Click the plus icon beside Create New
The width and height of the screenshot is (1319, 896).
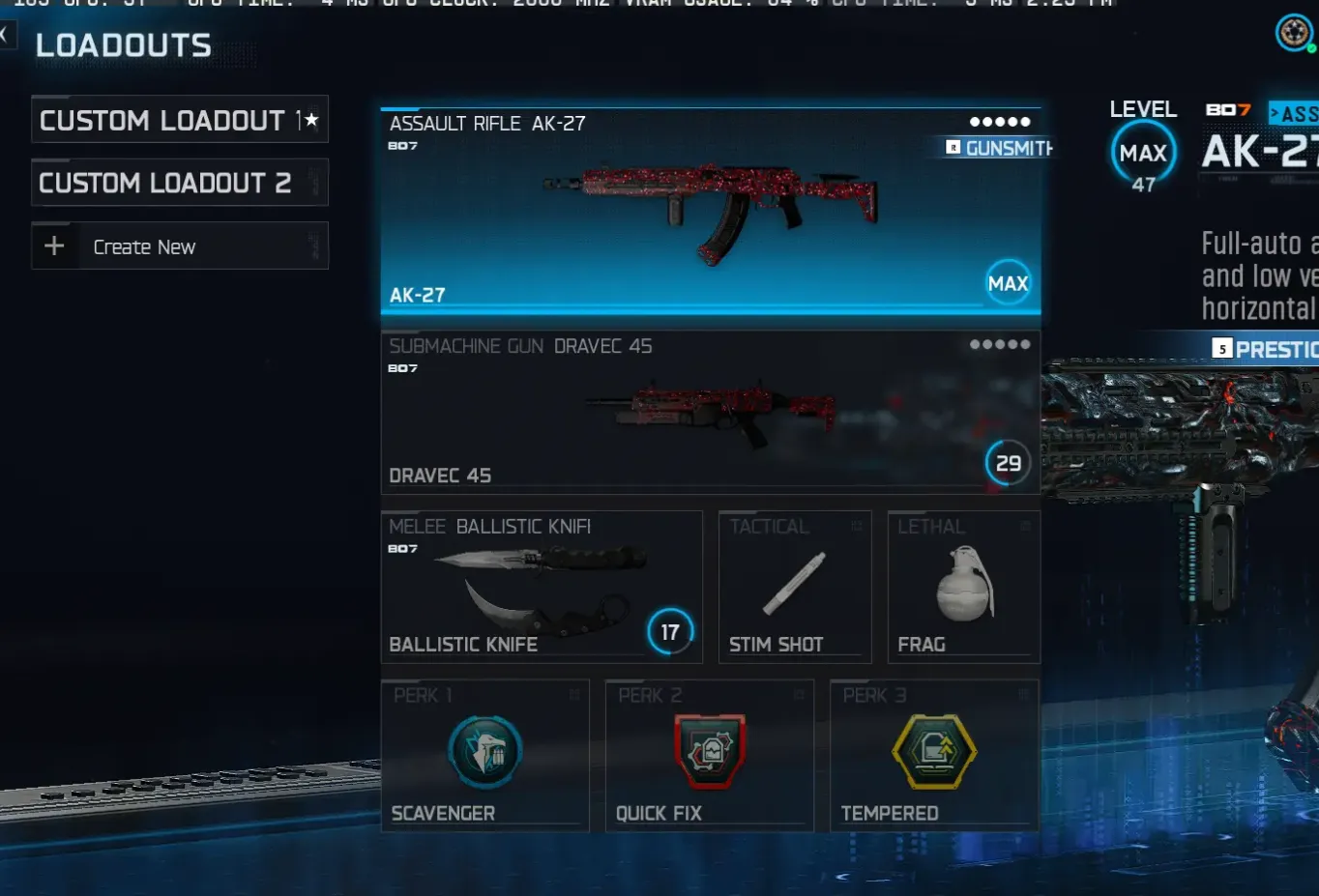pyautogui.click(x=54, y=246)
